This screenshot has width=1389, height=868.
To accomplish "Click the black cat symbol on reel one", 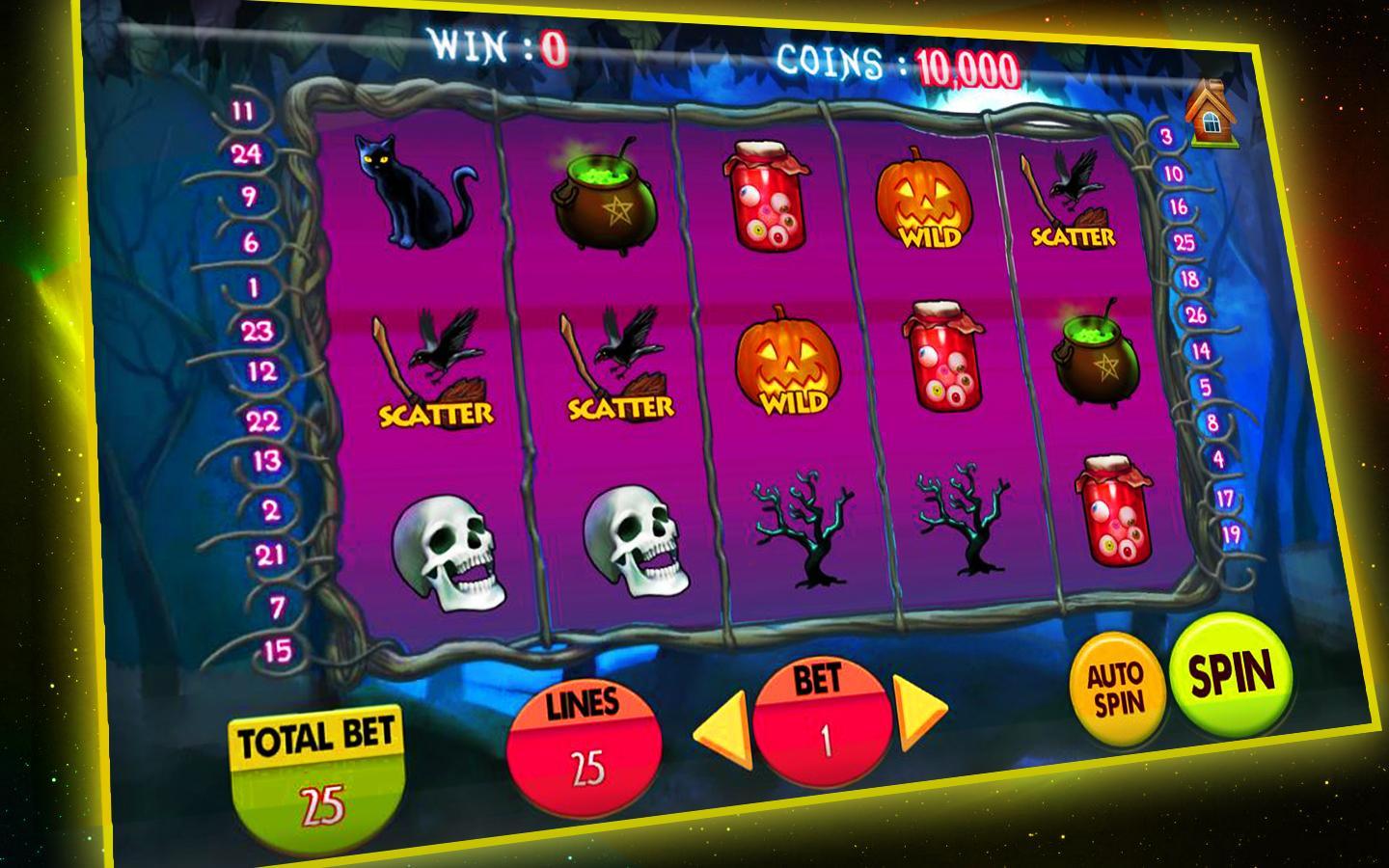I will coord(410,196).
